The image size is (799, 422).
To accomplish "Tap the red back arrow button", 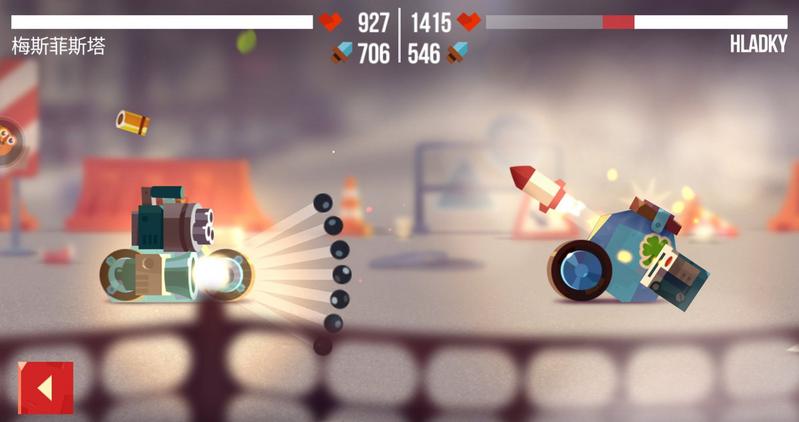I will click(x=45, y=387).
